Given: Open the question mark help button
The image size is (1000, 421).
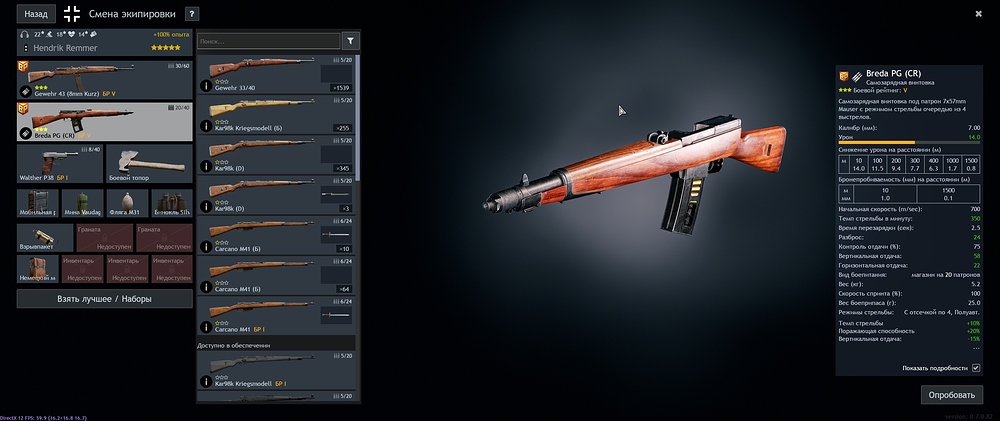Looking at the screenshot, I should [192, 14].
